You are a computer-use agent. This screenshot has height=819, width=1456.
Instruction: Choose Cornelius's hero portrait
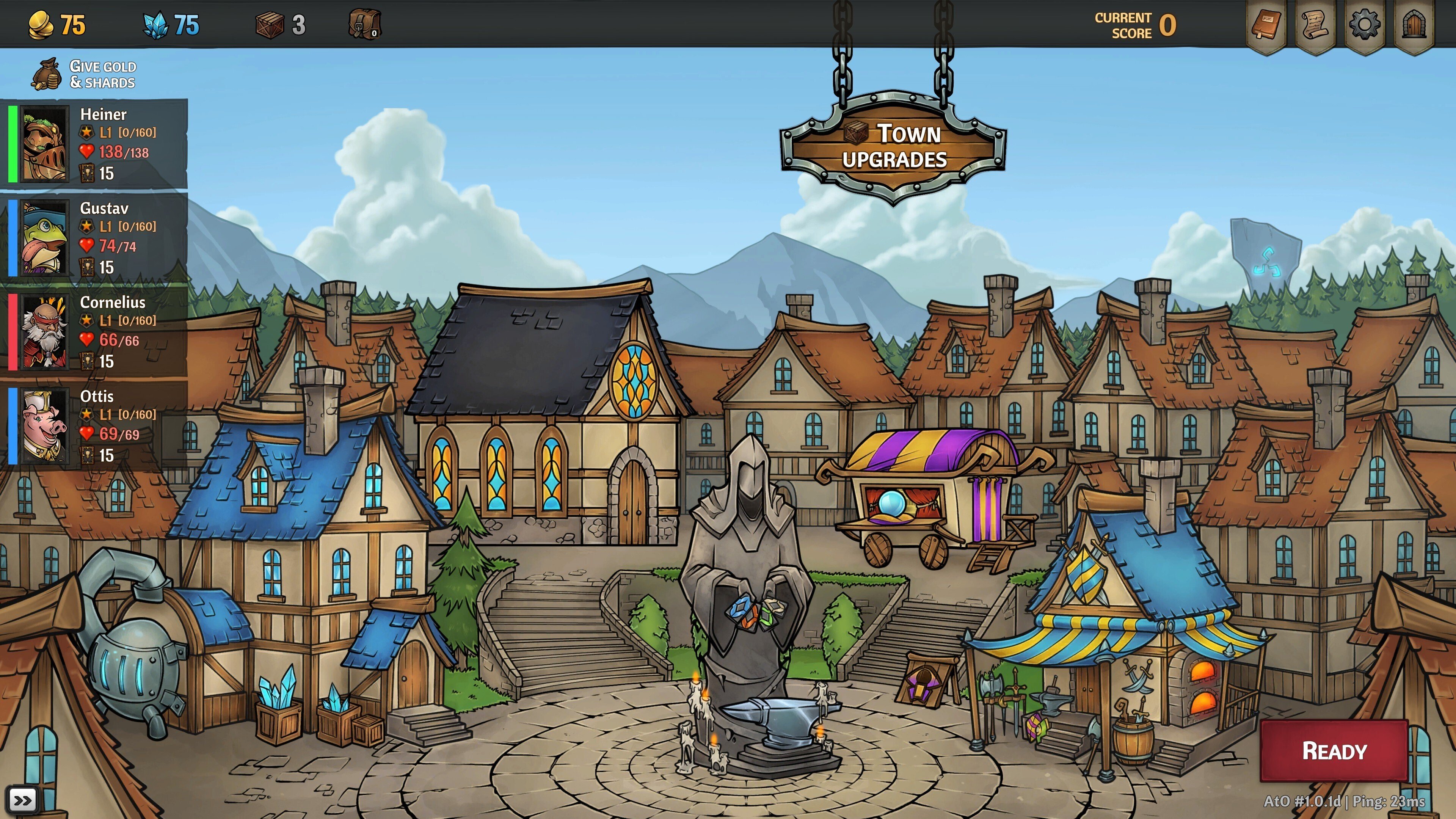pos(44,332)
